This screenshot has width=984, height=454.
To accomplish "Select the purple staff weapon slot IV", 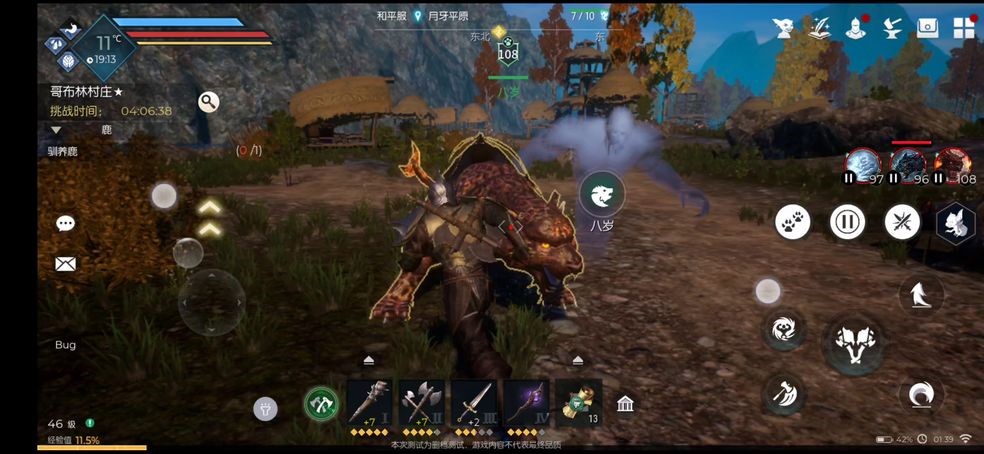I will [x=525, y=403].
